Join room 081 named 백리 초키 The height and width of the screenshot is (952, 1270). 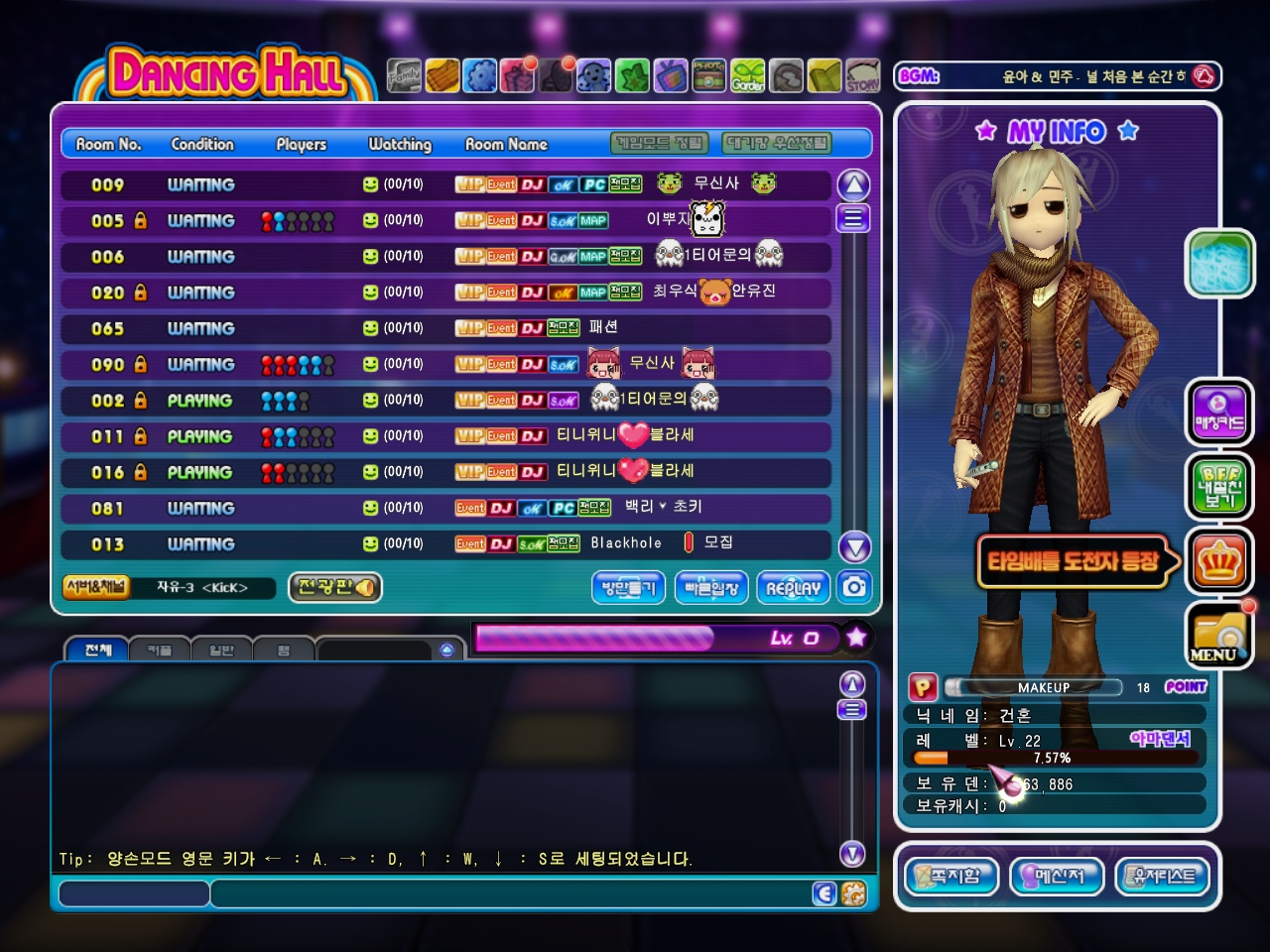(x=445, y=508)
